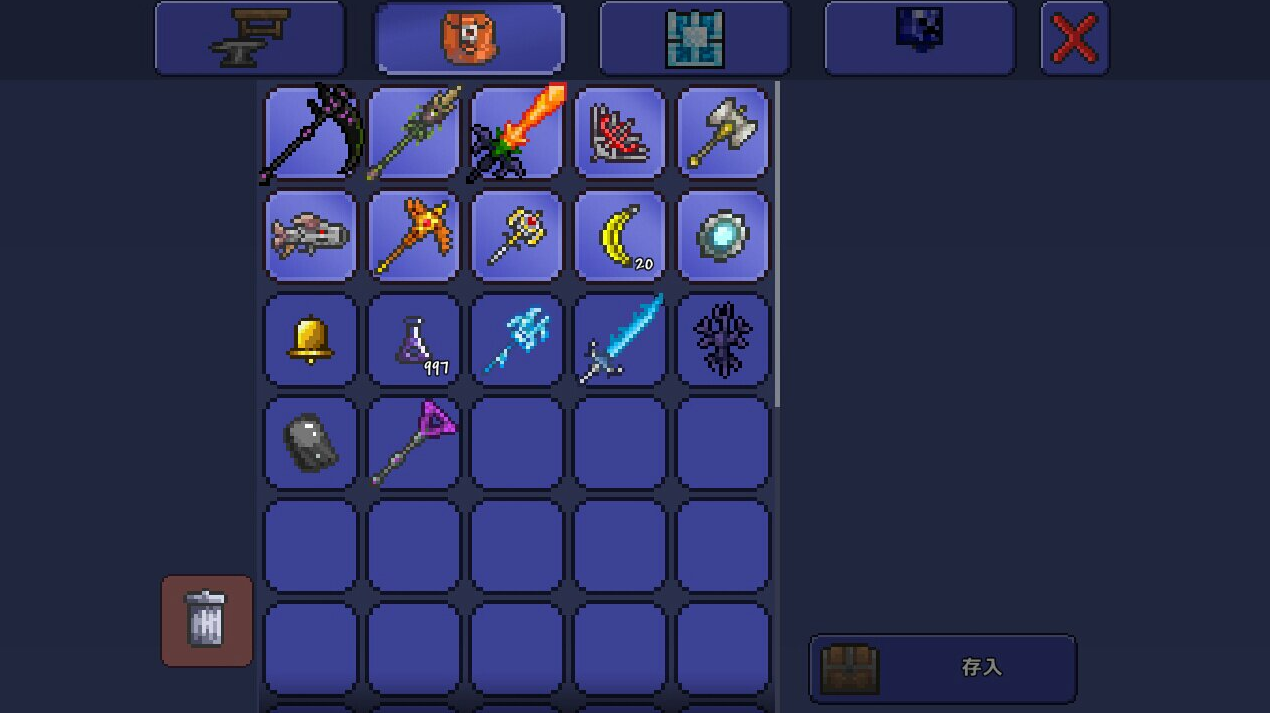Open the orange piggy bank tab
1270x713 pixels.
(469, 39)
